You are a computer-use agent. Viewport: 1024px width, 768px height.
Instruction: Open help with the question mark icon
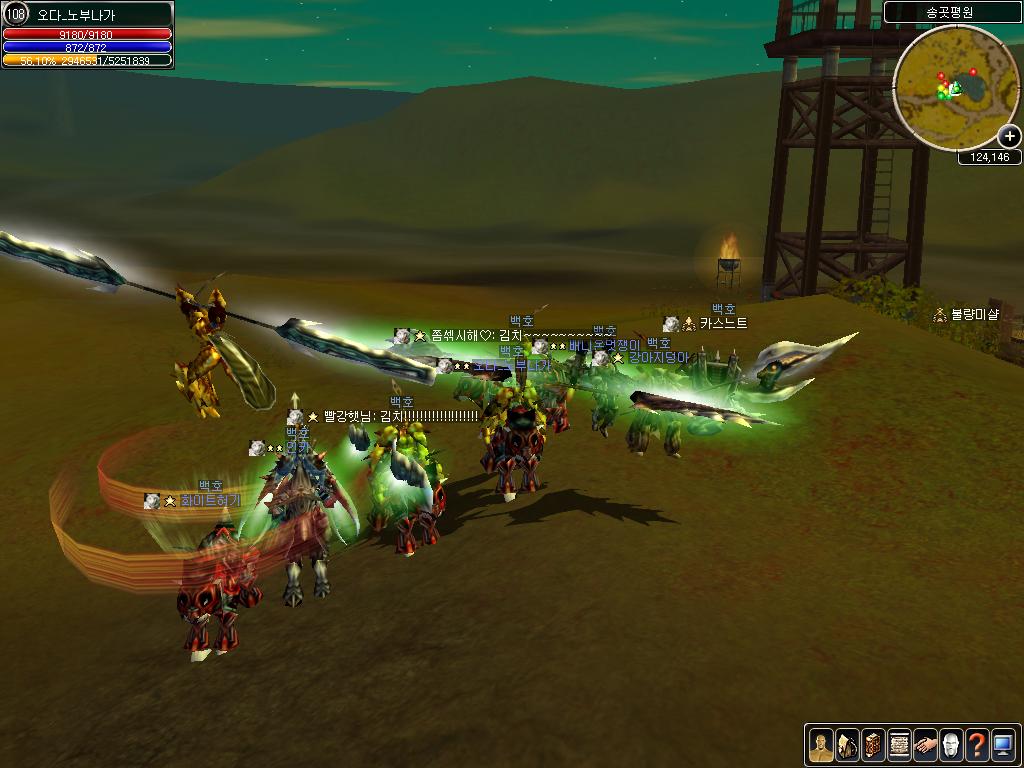coord(977,744)
